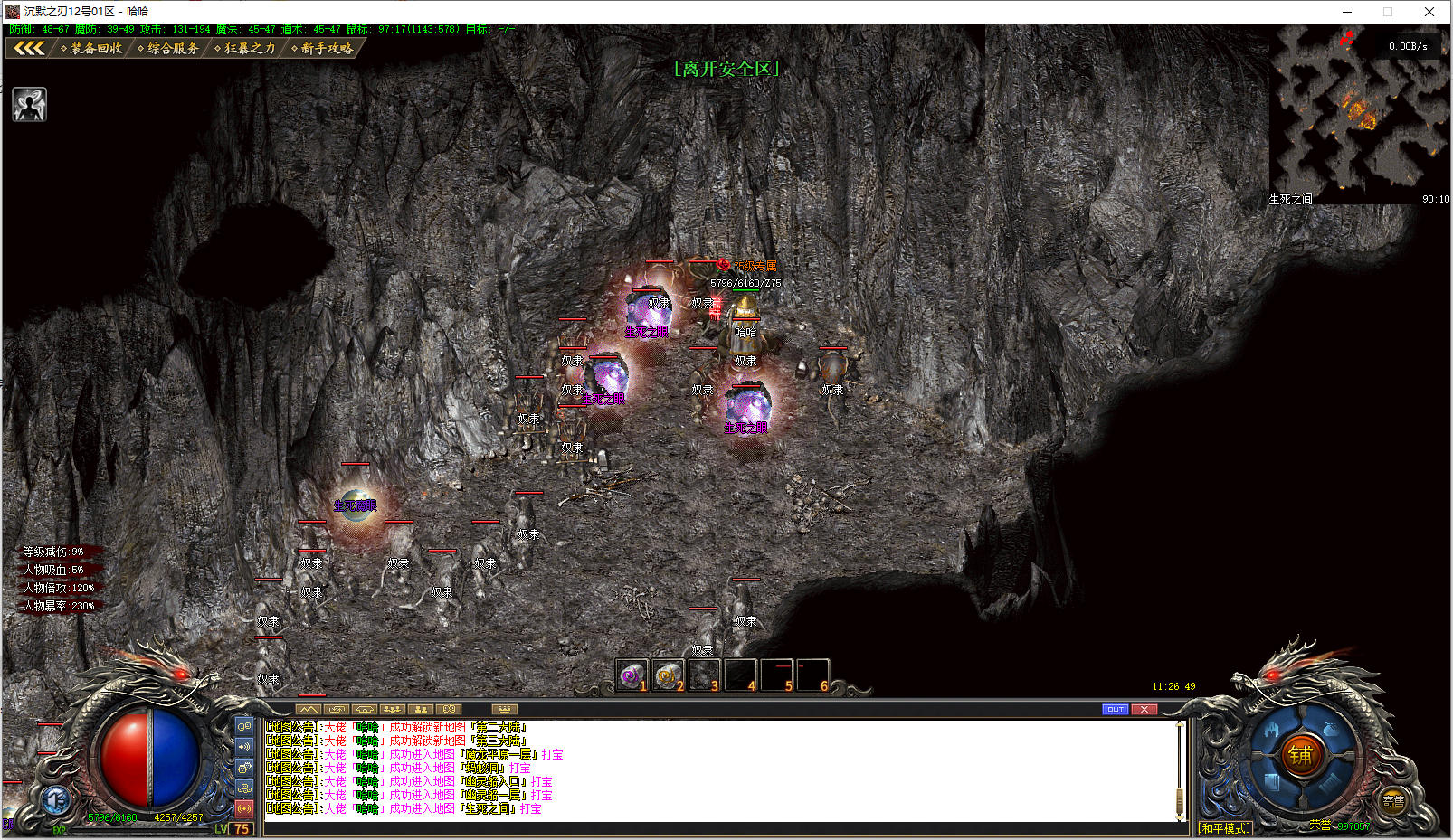This screenshot has height=840, width=1453.
Task: Use the purple scroll in hotbar slot 1
Action: (x=631, y=675)
